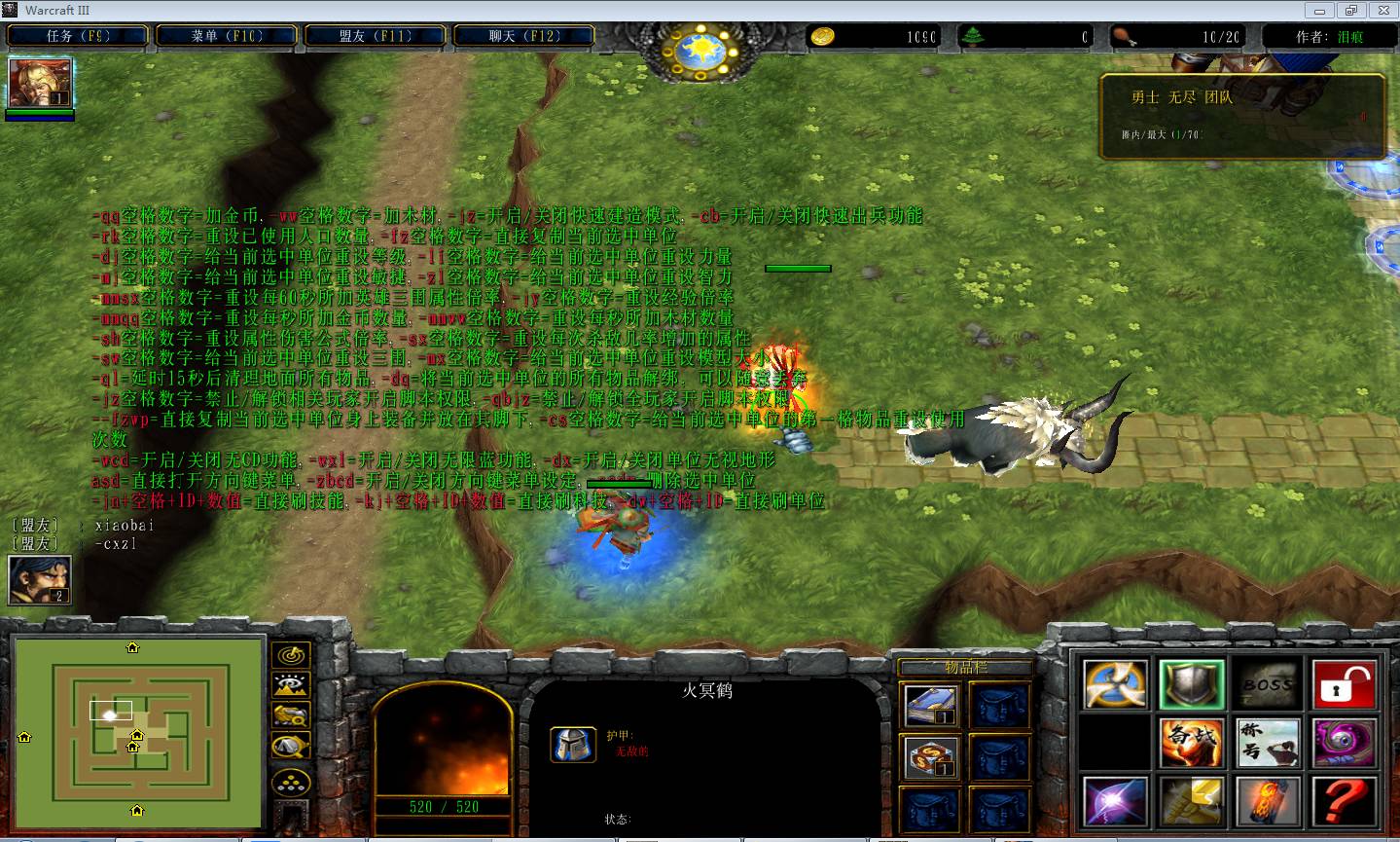1400x842 pixels.
Task: Activate the minimap signal ping button
Action: pos(291,656)
